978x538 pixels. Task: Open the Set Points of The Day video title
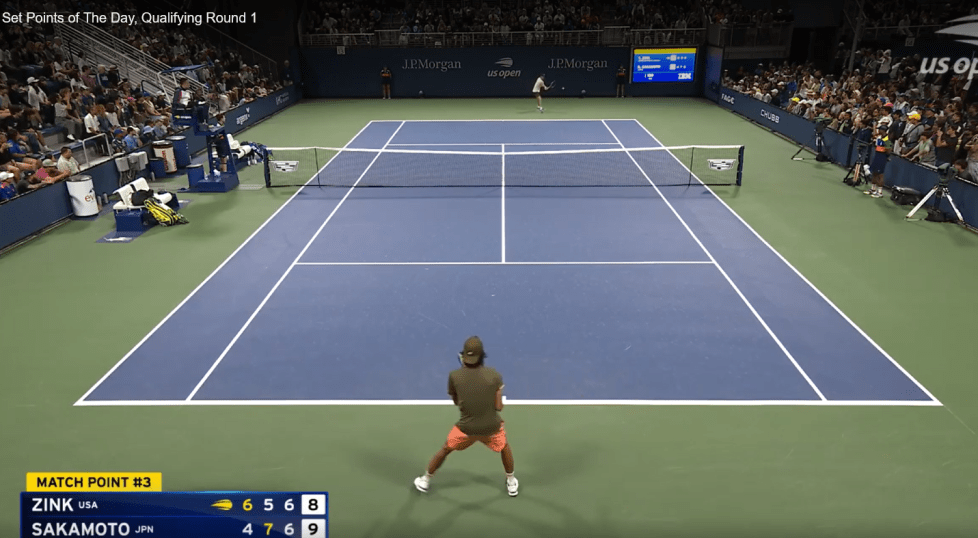129,18
